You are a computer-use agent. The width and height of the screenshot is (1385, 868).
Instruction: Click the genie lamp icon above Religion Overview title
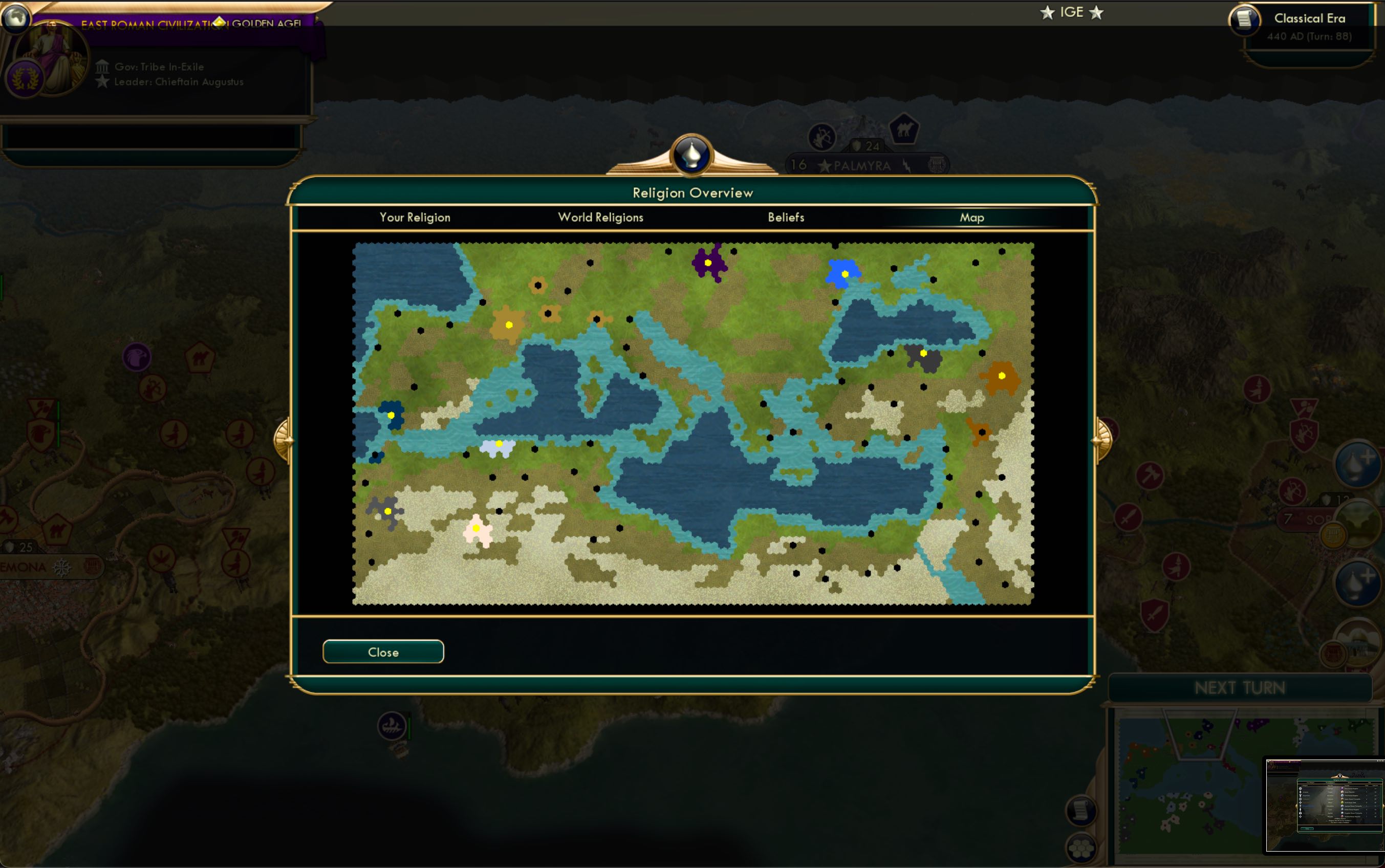[x=691, y=156]
